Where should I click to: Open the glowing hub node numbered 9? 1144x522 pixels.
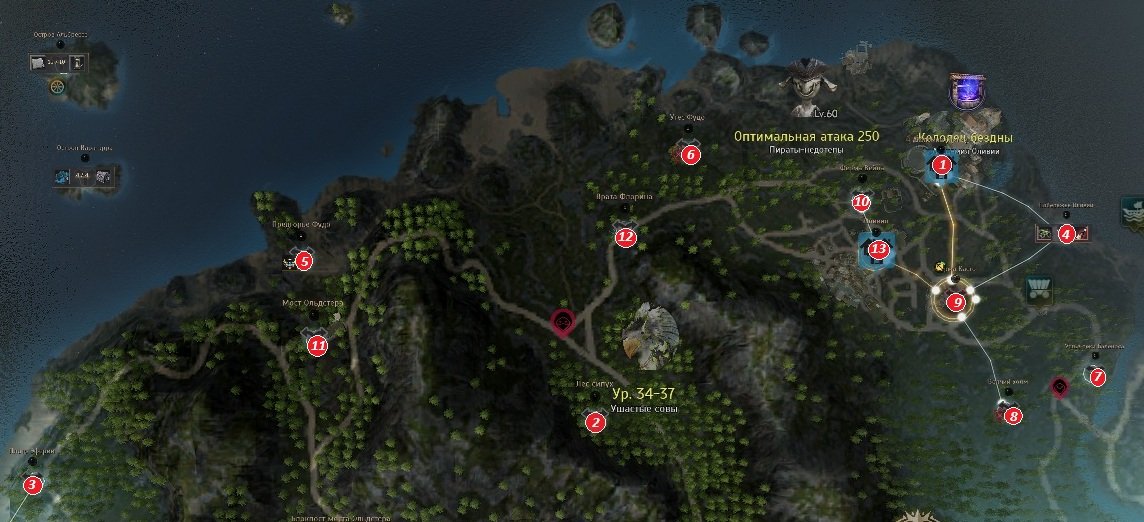(956, 301)
